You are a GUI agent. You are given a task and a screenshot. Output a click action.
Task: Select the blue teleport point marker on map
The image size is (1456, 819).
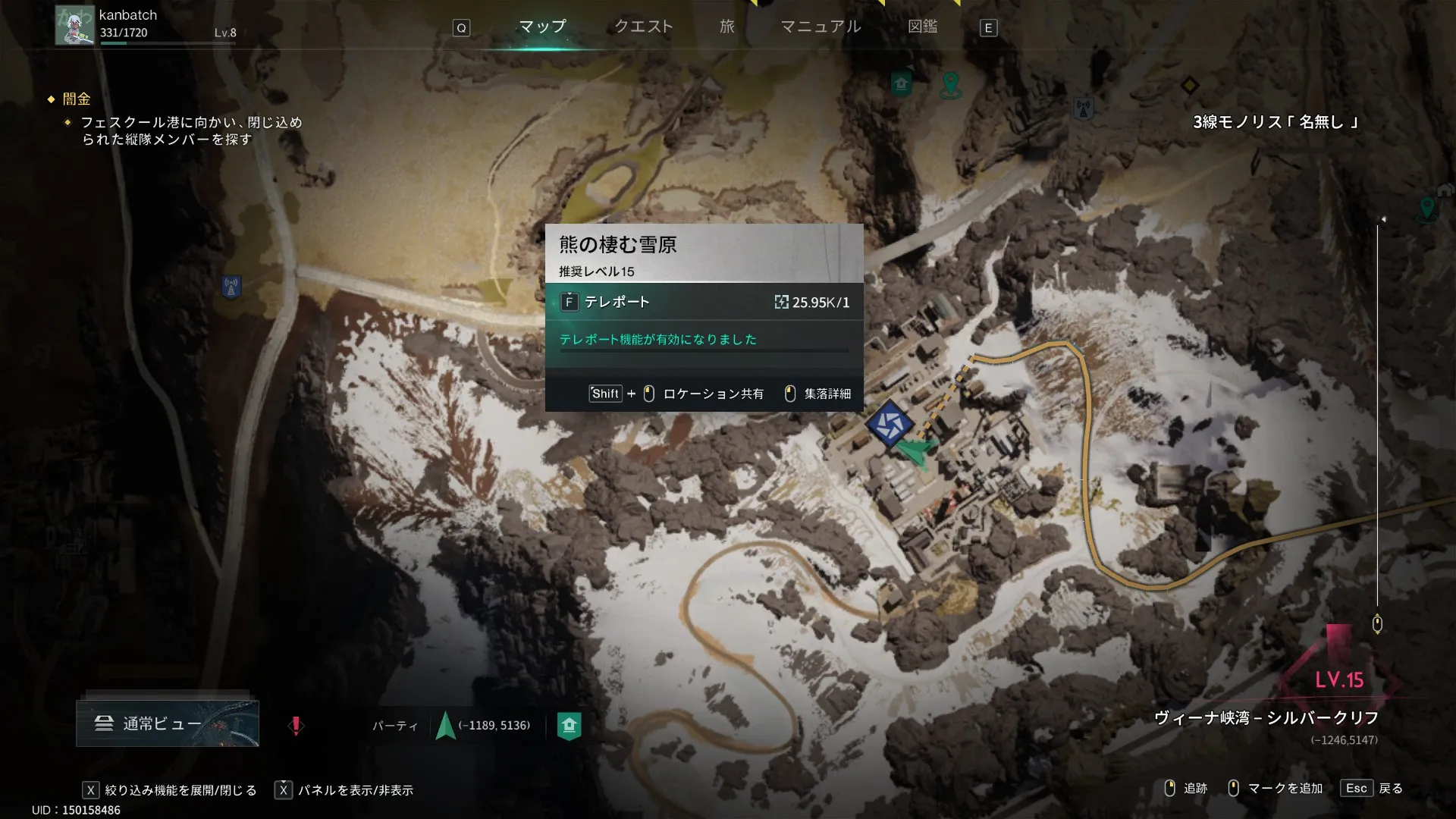[x=889, y=423]
